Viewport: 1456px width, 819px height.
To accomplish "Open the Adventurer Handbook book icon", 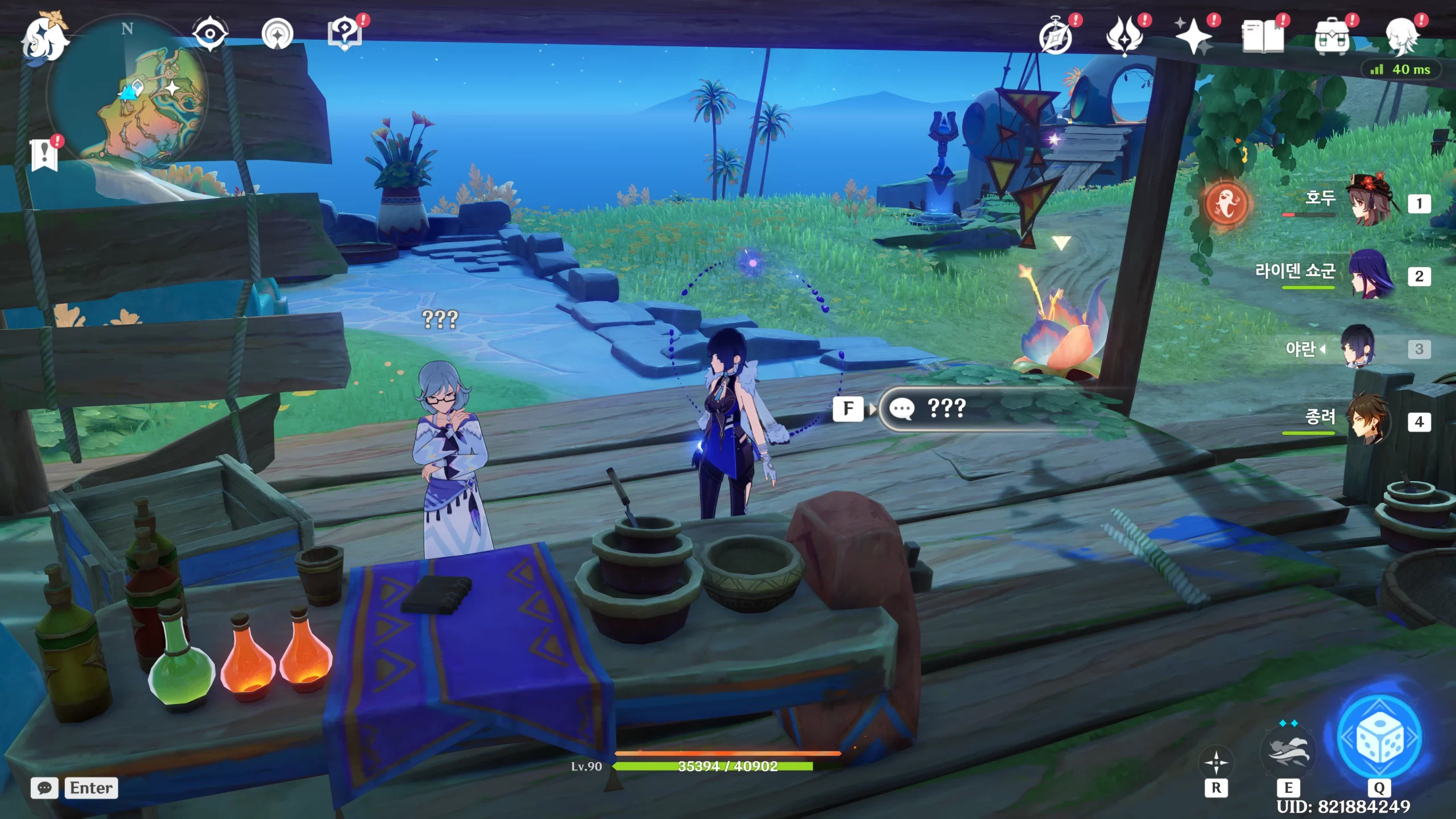I will tap(1262, 36).
